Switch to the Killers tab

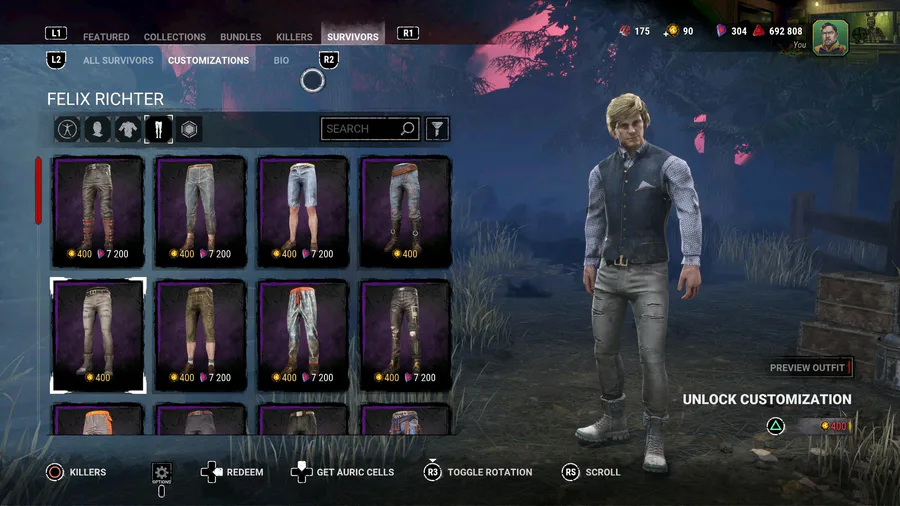pyautogui.click(x=294, y=37)
